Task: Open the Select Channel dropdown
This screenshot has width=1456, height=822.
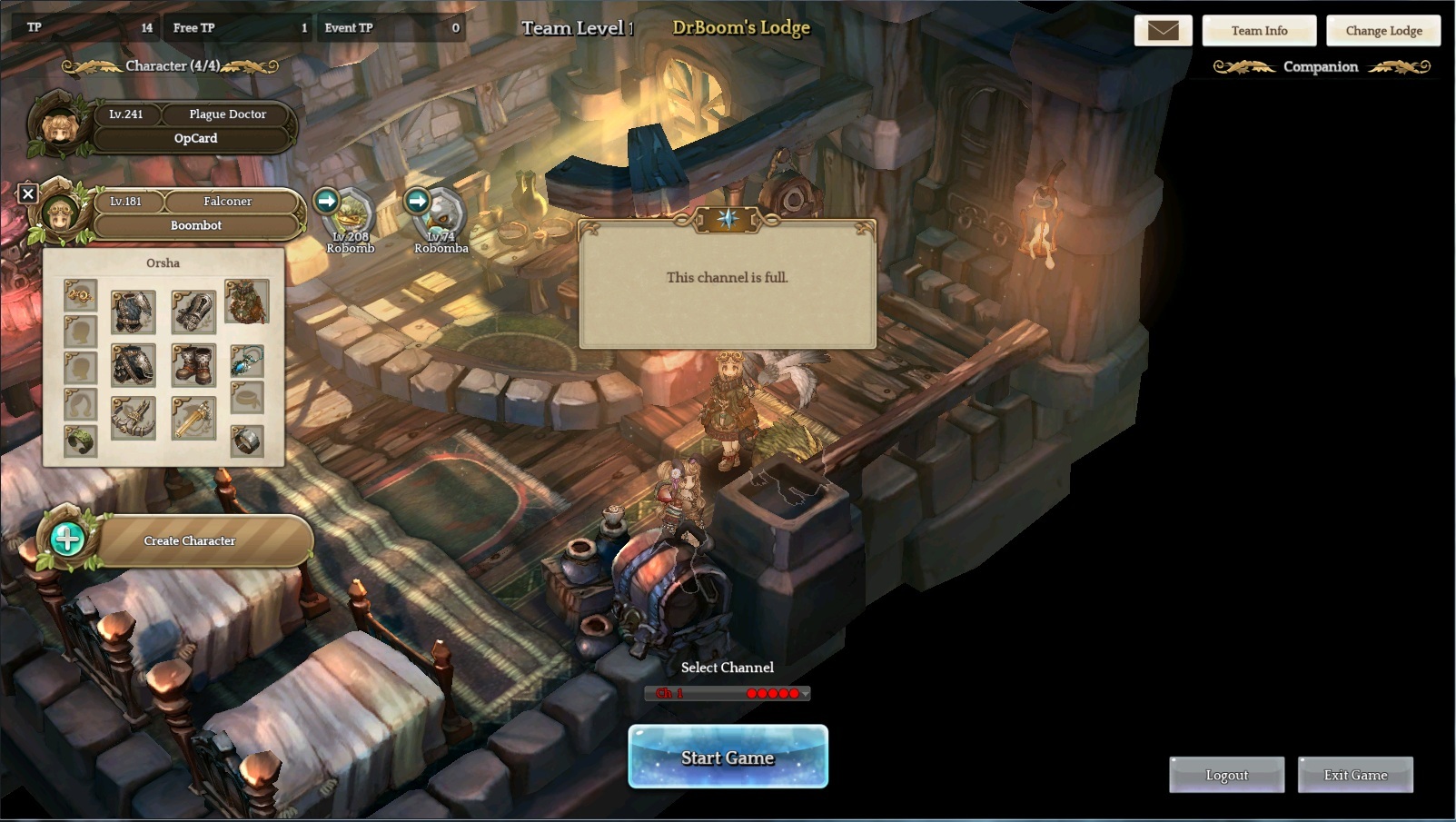Action: point(728,693)
